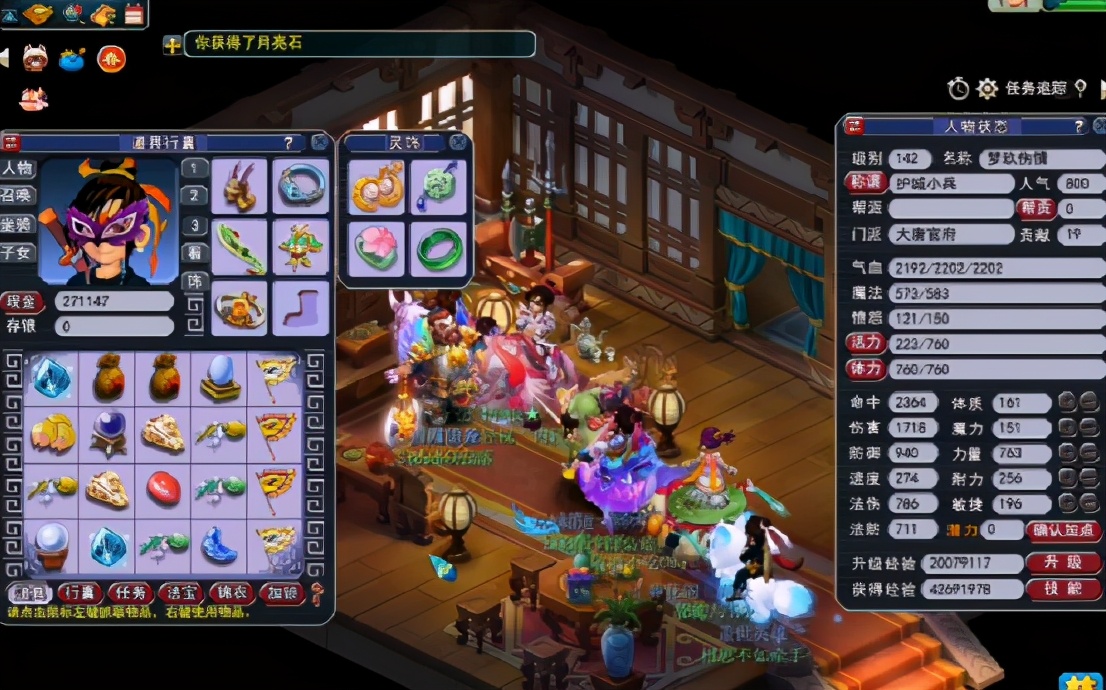Switch to the 法宝 treasure tab
Viewport: 1106px width, 690px height.
click(x=180, y=591)
